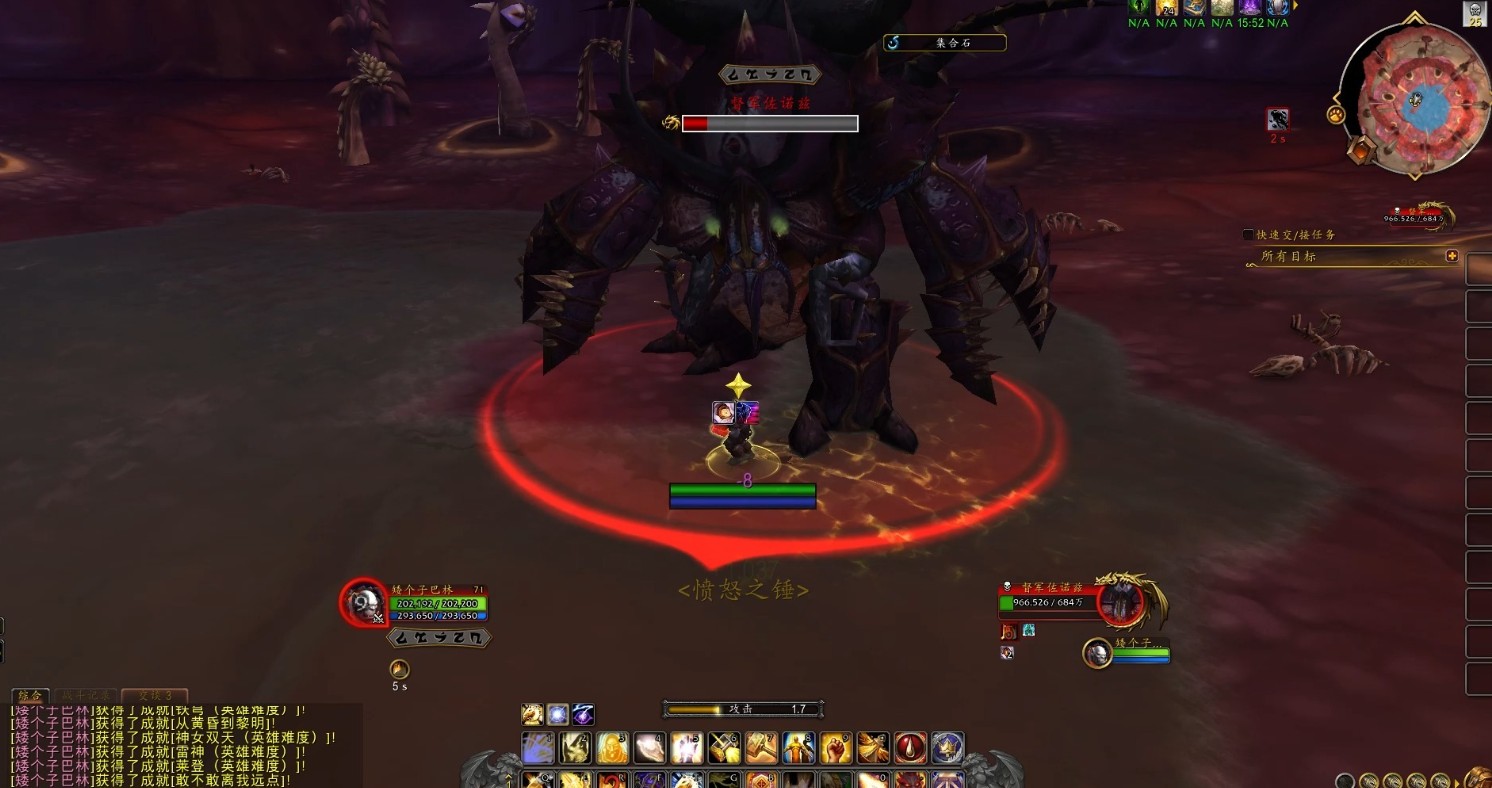Activate the blue crown shield ability
The image size is (1492, 788).
[x=947, y=748]
